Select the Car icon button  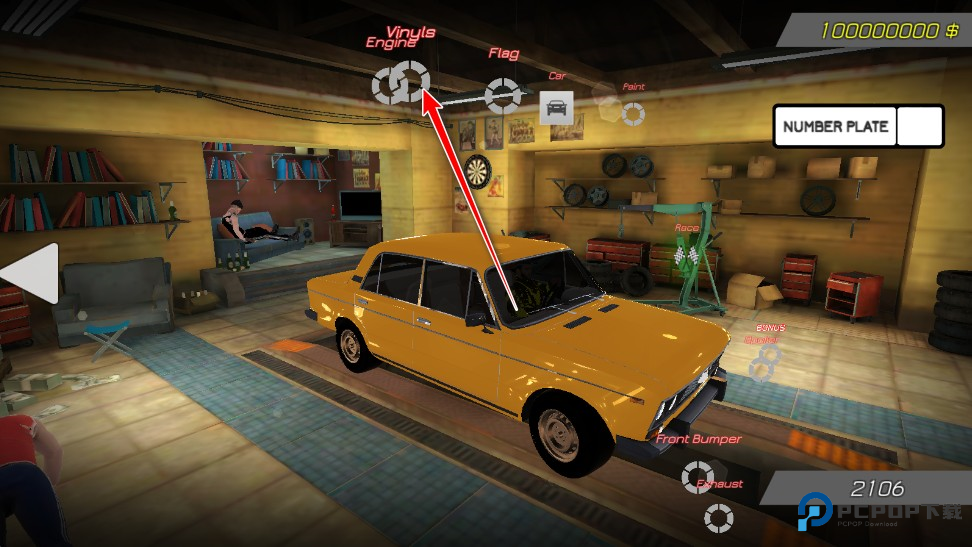tap(556, 107)
